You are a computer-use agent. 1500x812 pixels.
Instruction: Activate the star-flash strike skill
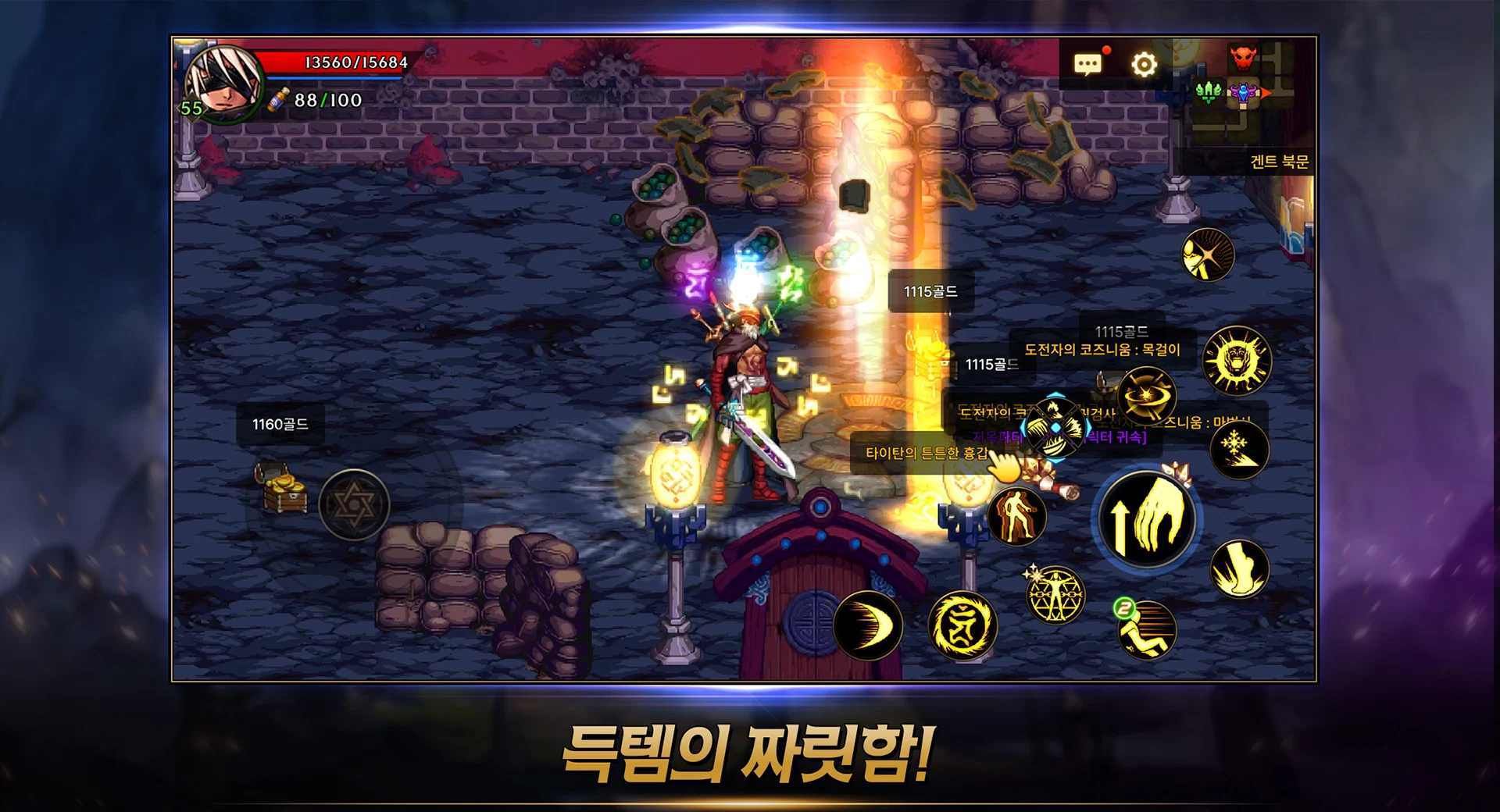[1207, 255]
